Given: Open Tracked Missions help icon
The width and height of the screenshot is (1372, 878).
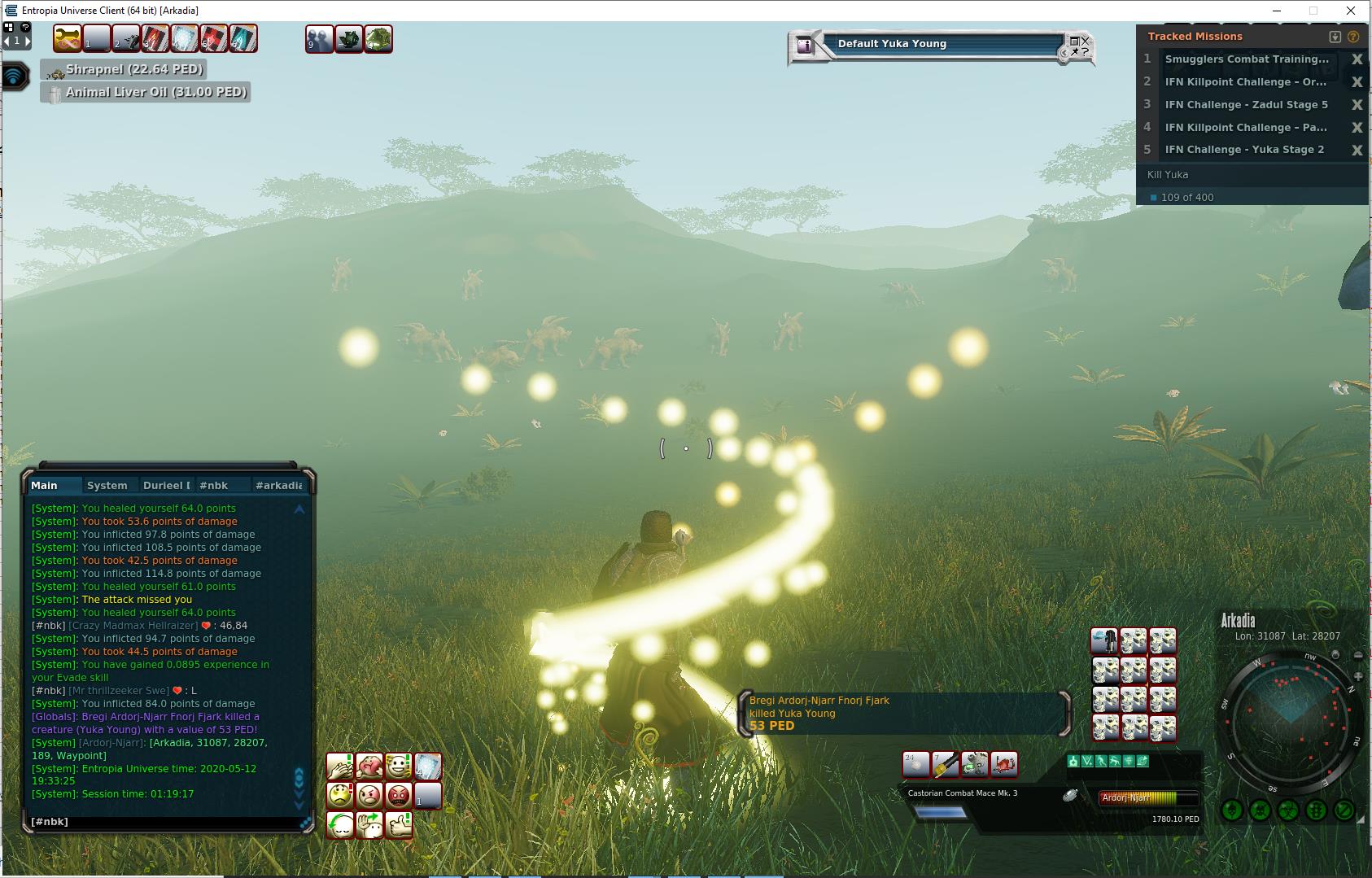Looking at the screenshot, I should pos(1353,37).
